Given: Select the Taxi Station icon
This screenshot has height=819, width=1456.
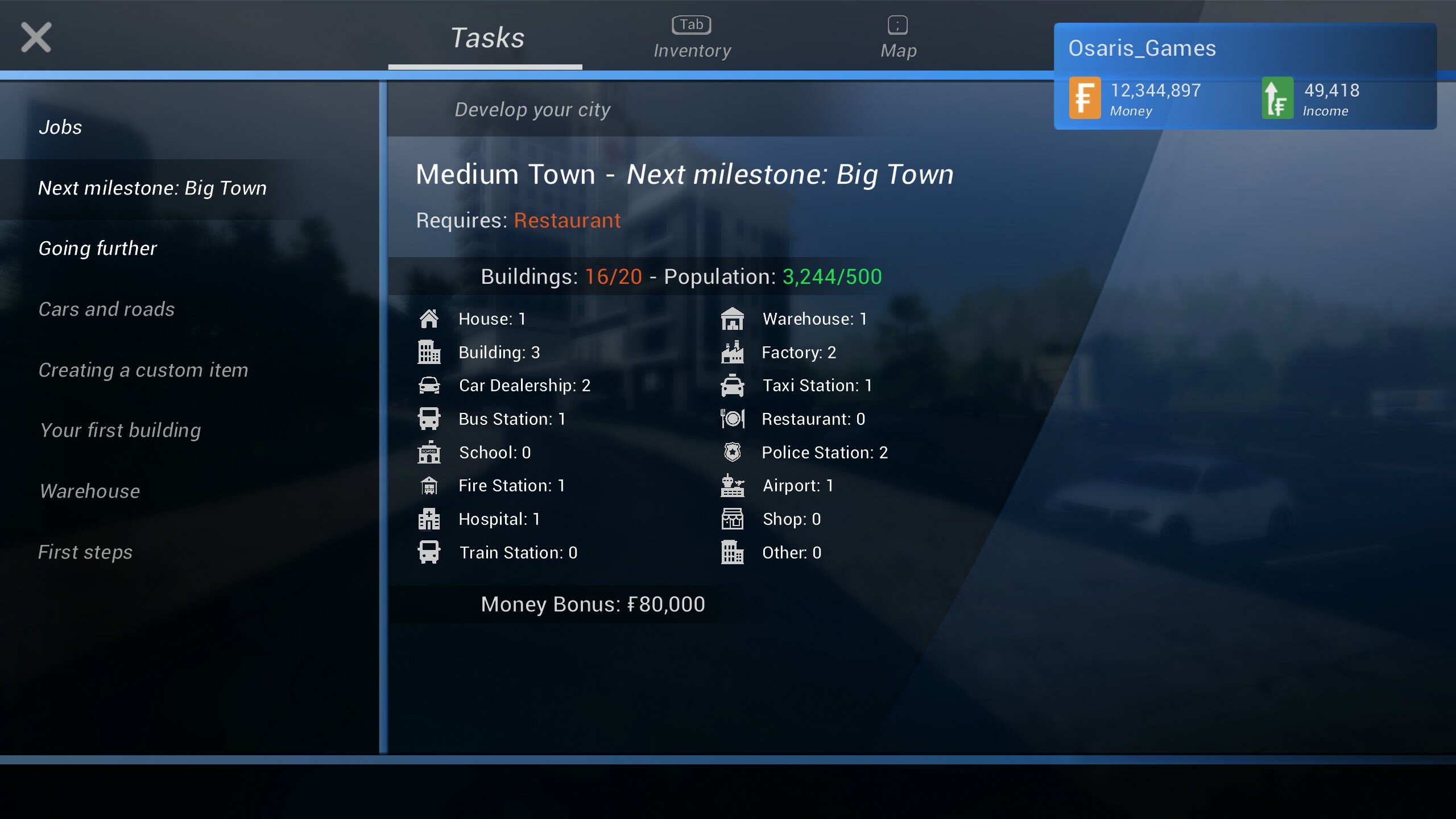Looking at the screenshot, I should [734, 385].
